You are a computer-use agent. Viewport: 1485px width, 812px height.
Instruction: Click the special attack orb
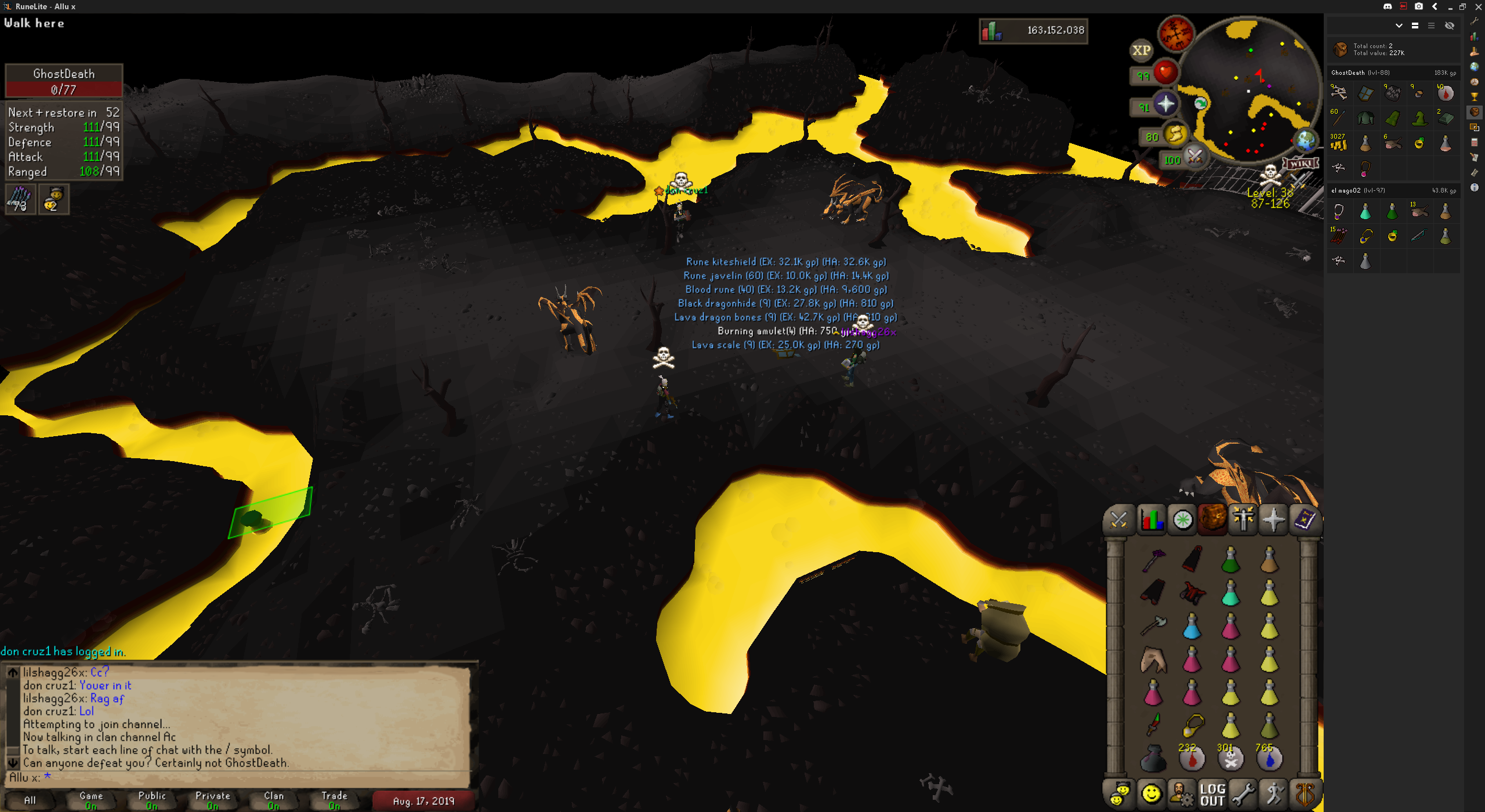click(x=1194, y=157)
